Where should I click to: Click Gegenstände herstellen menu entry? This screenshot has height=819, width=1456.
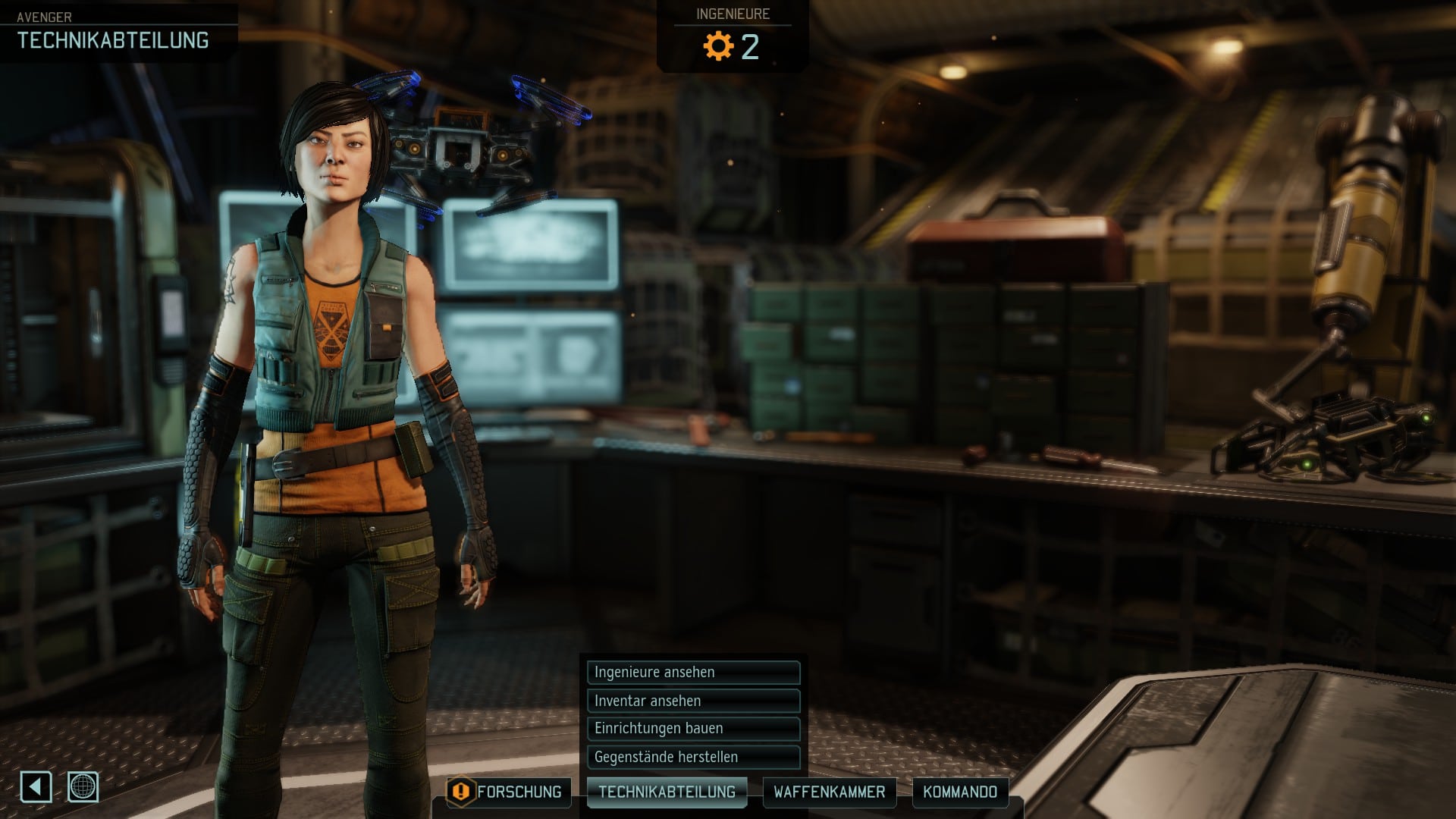point(693,757)
